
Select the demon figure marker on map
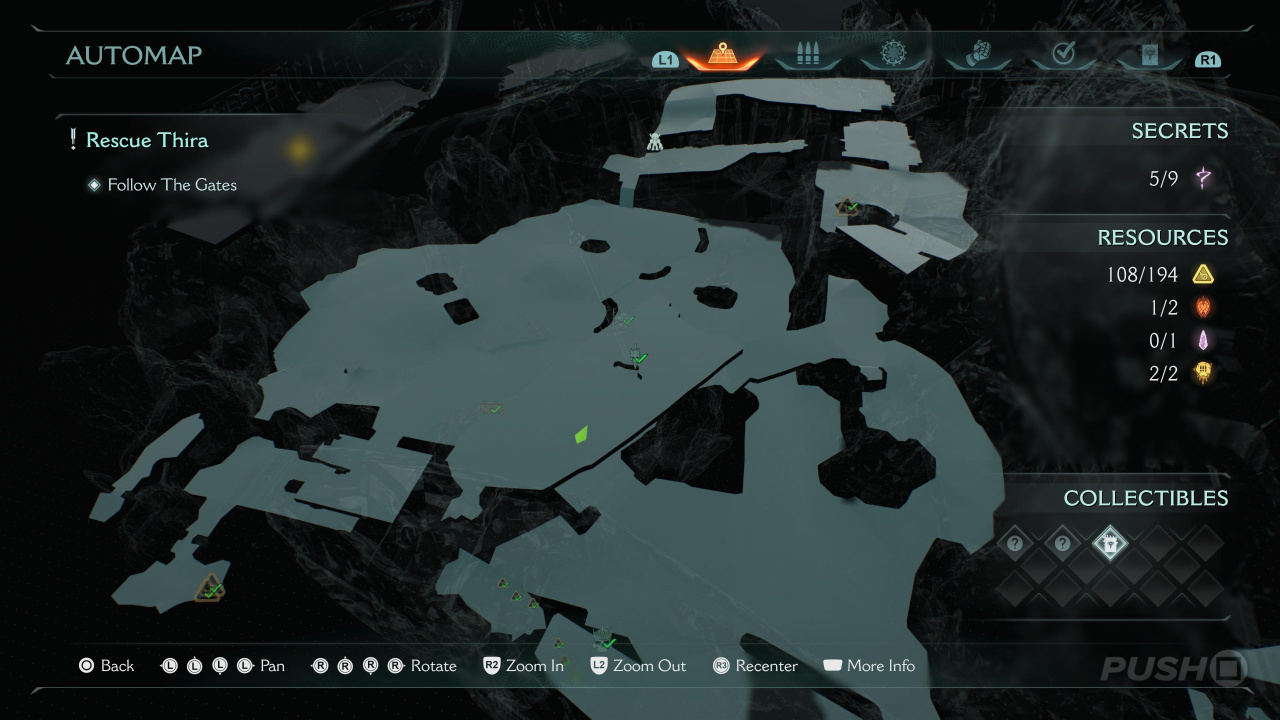654,142
